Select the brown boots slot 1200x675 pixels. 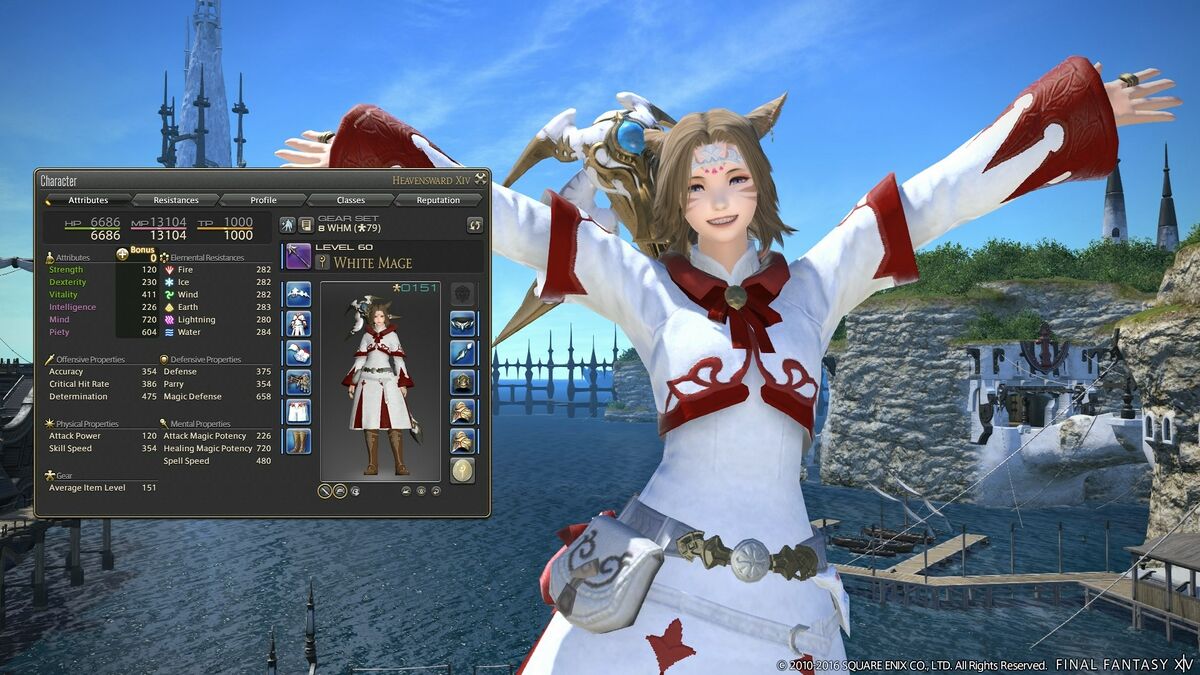[x=298, y=441]
